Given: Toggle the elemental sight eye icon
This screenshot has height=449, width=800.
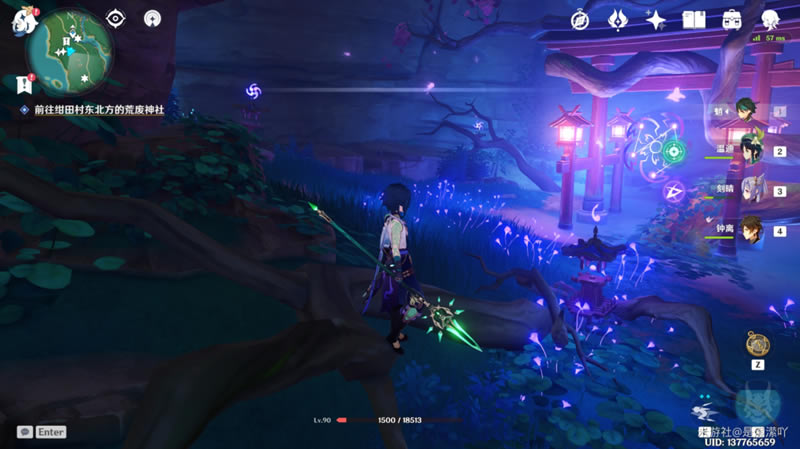Looking at the screenshot, I should point(116,18).
